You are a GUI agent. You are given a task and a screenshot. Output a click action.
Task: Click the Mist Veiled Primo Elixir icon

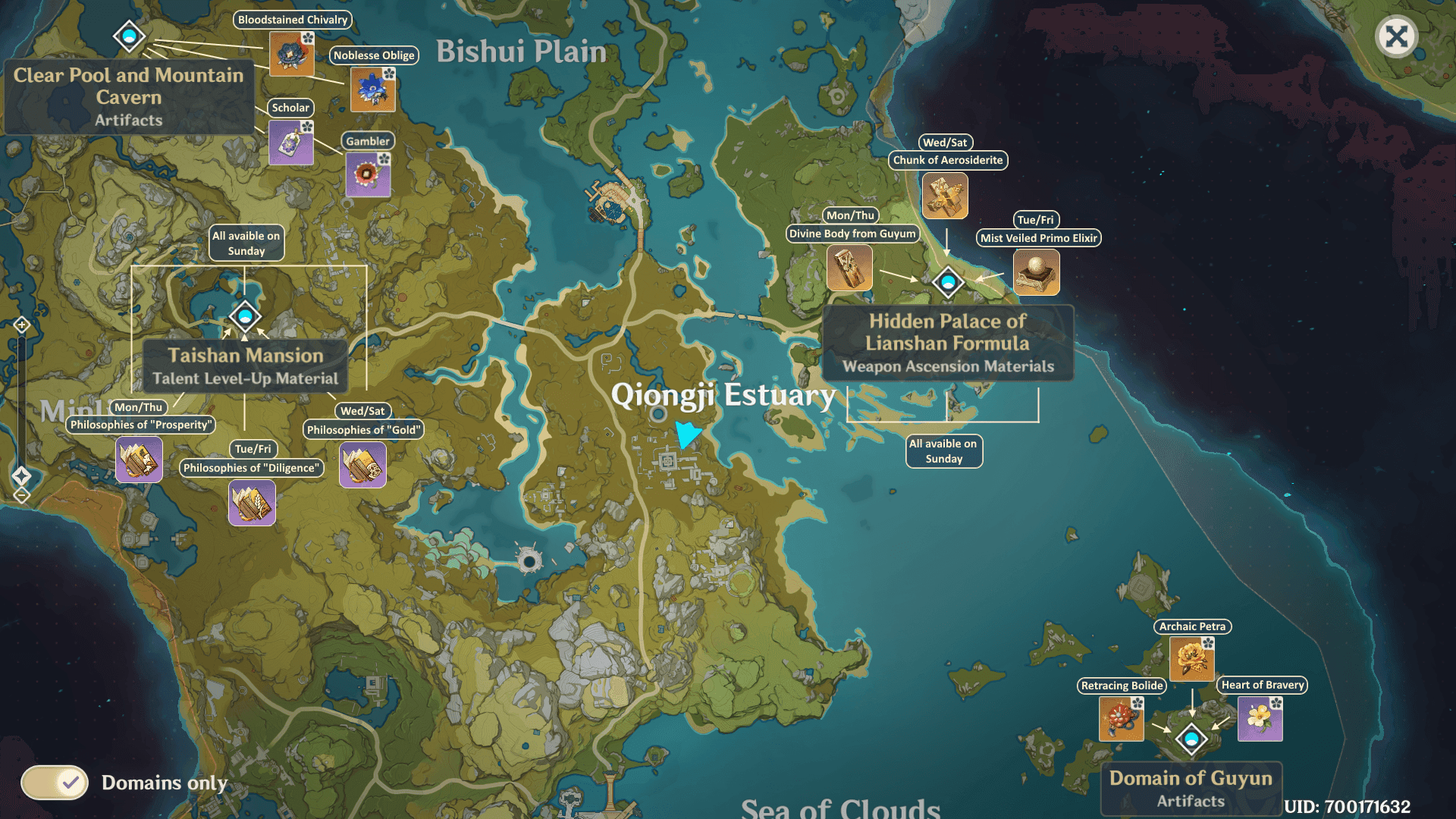1037,271
